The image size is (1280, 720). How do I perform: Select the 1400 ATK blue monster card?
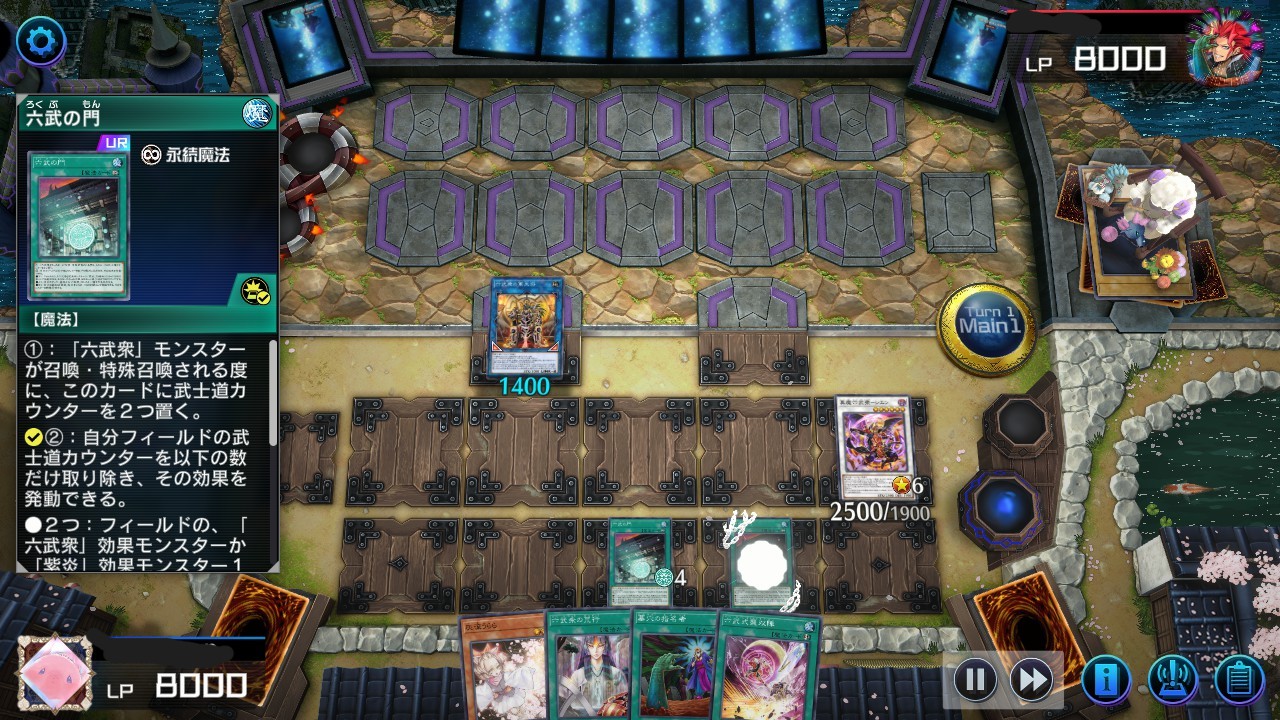tap(526, 326)
